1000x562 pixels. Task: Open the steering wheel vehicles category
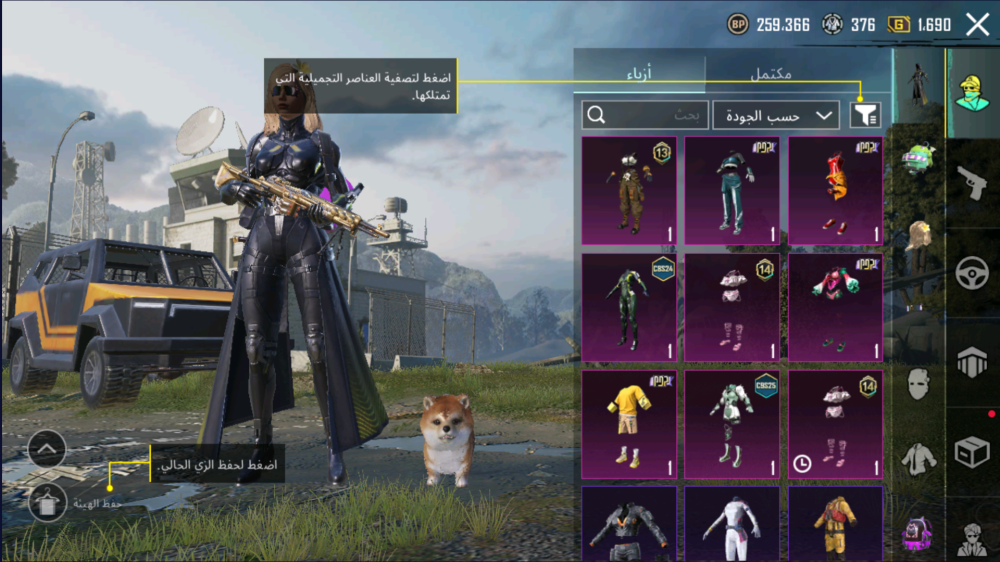[971, 273]
